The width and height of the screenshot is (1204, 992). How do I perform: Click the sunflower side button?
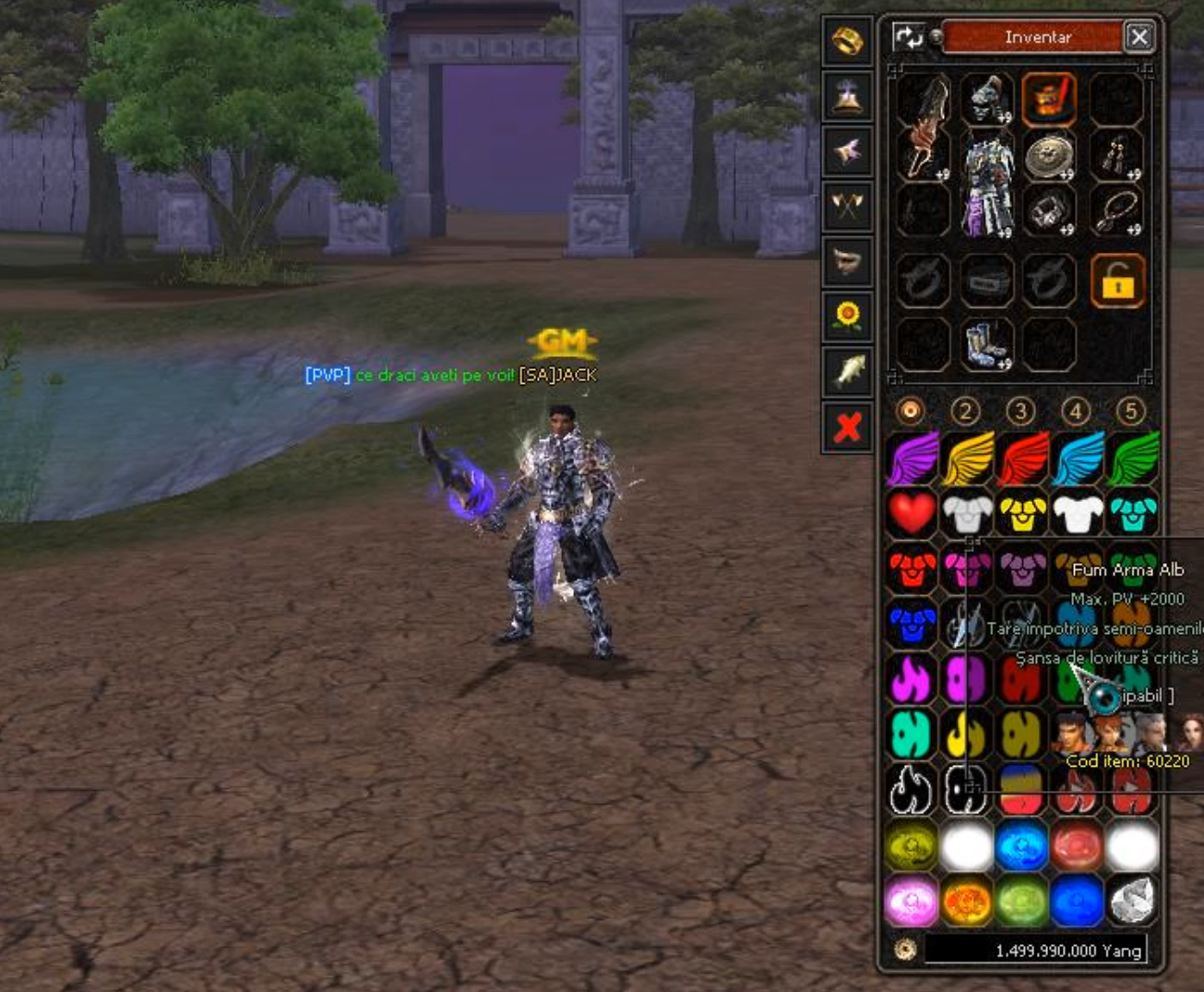click(x=847, y=317)
